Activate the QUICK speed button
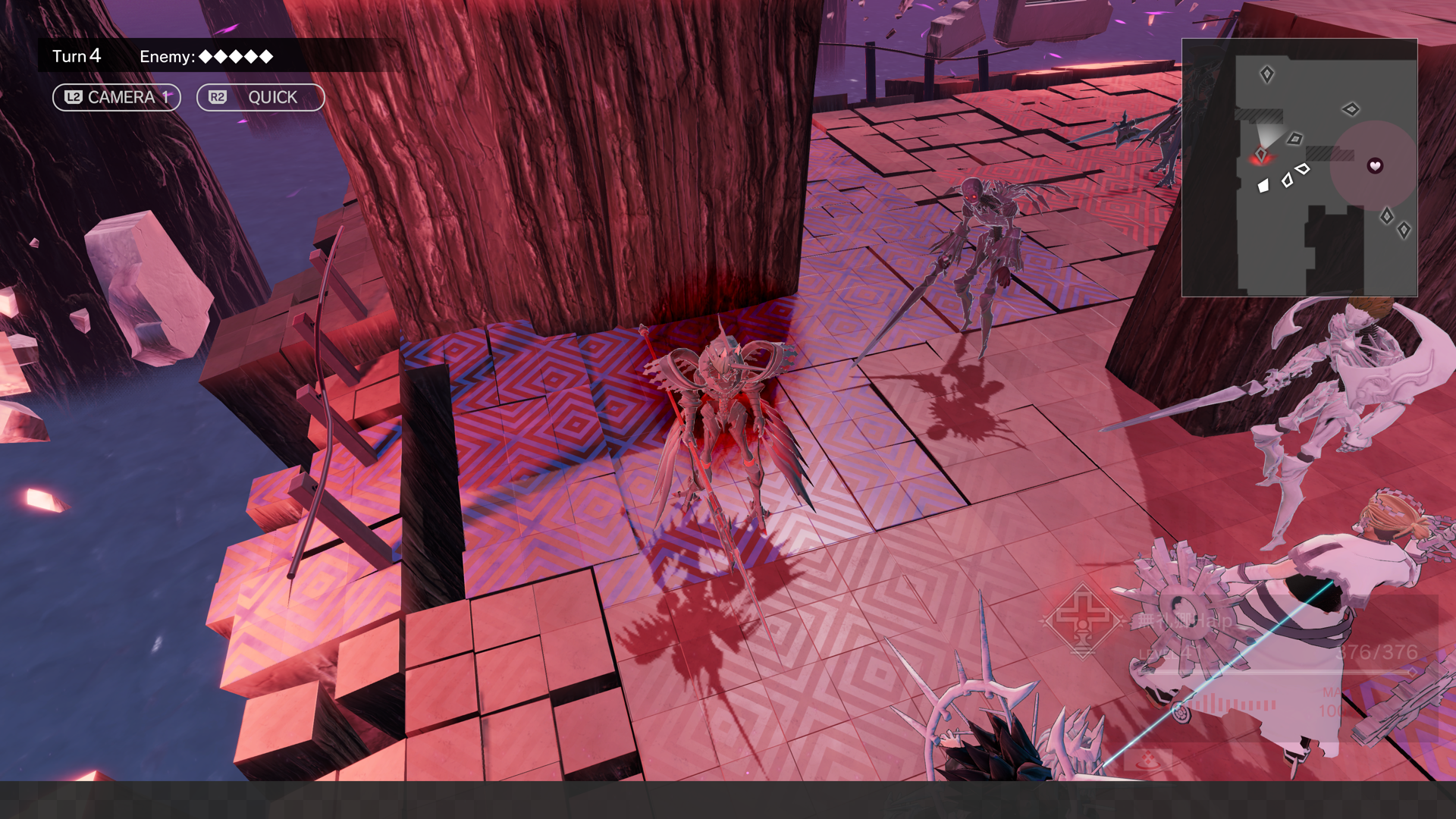Viewport: 1456px width, 819px height. coord(260,97)
